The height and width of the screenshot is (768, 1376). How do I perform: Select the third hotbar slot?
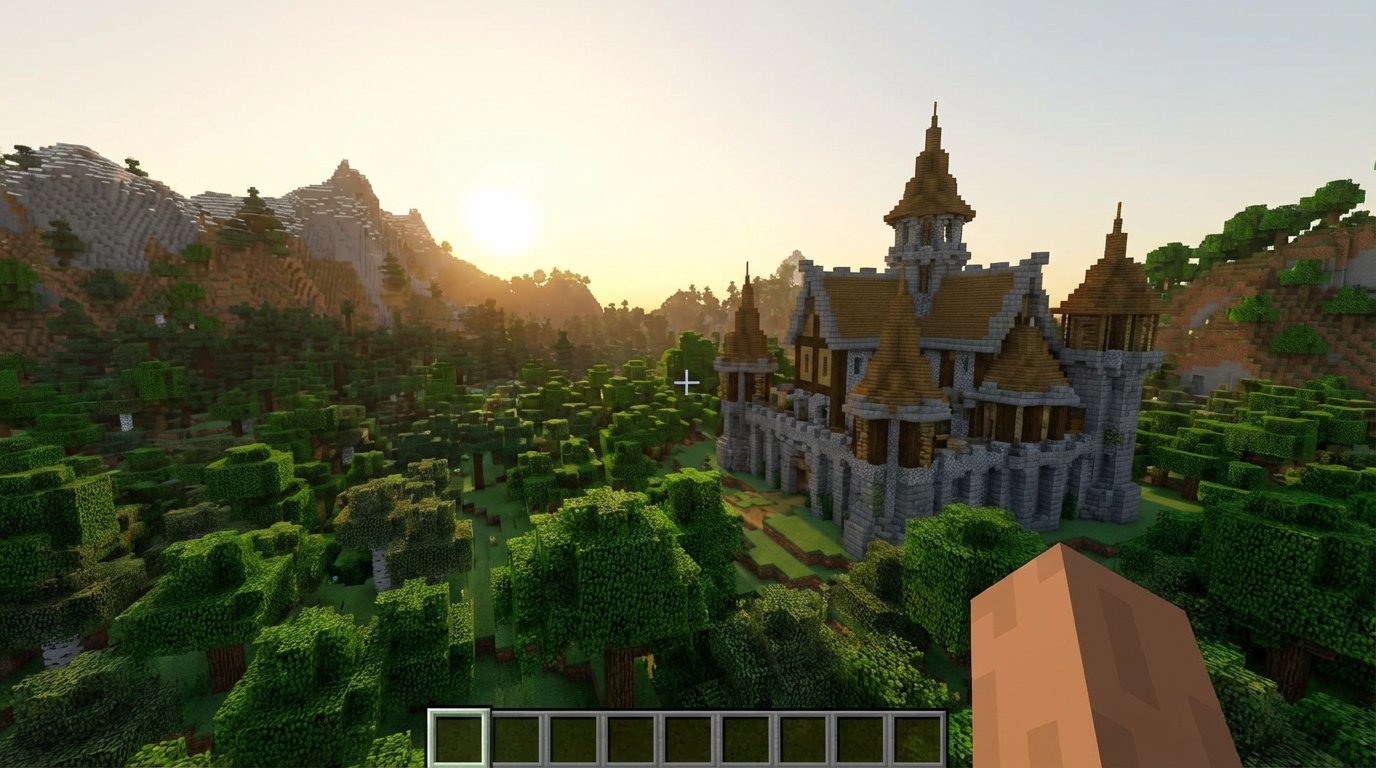pos(572,739)
